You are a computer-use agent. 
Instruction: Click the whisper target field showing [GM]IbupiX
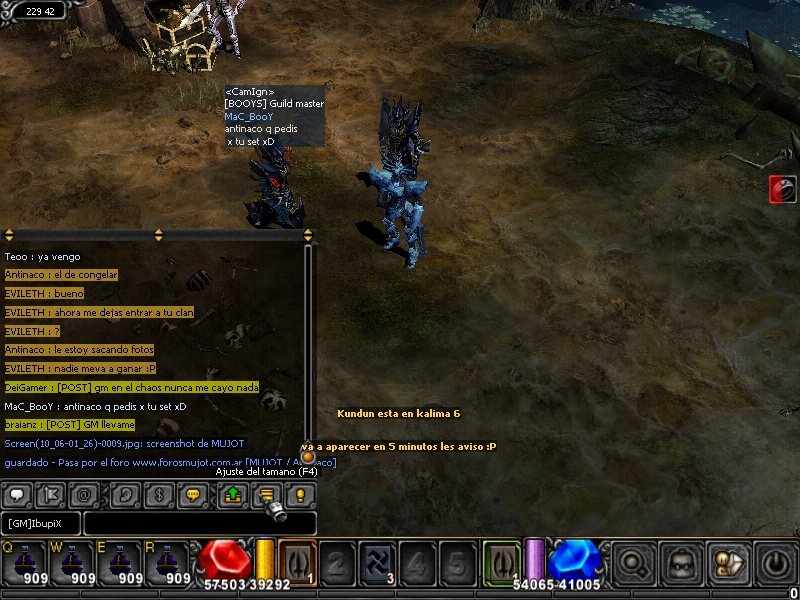[41, 523]
